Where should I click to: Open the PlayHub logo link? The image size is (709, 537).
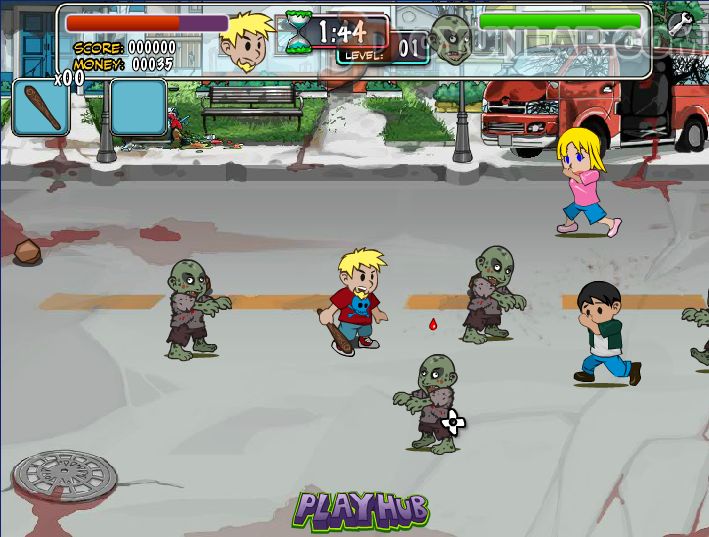360,510
